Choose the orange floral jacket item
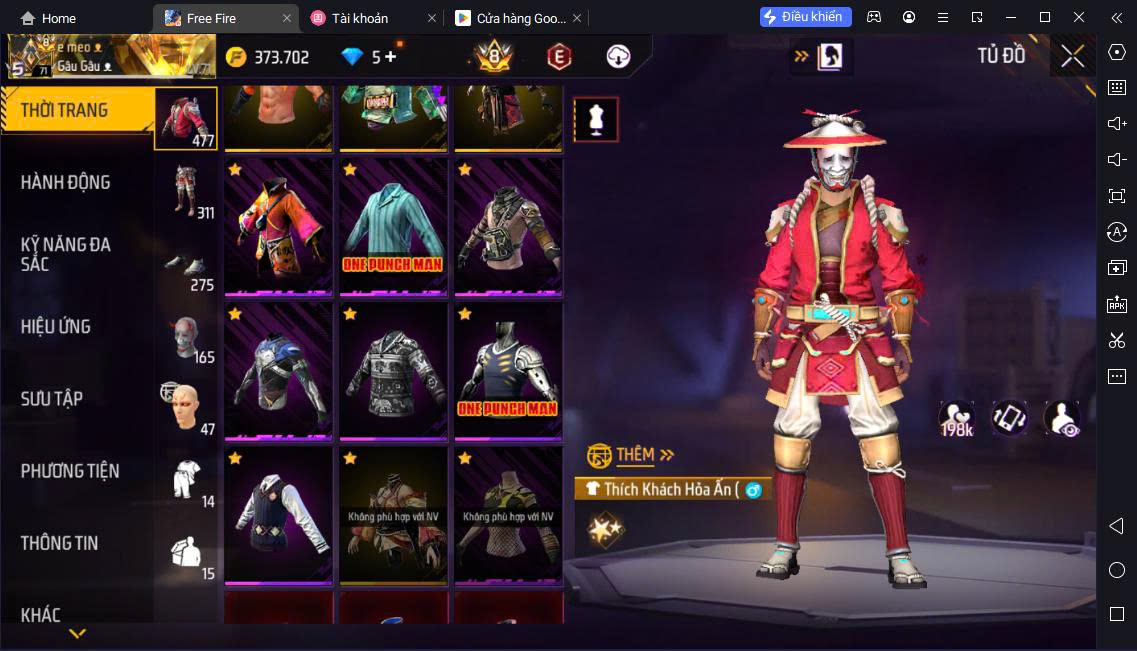Image resolution: width=1137 pixels, height=651 pixels. 278,227
